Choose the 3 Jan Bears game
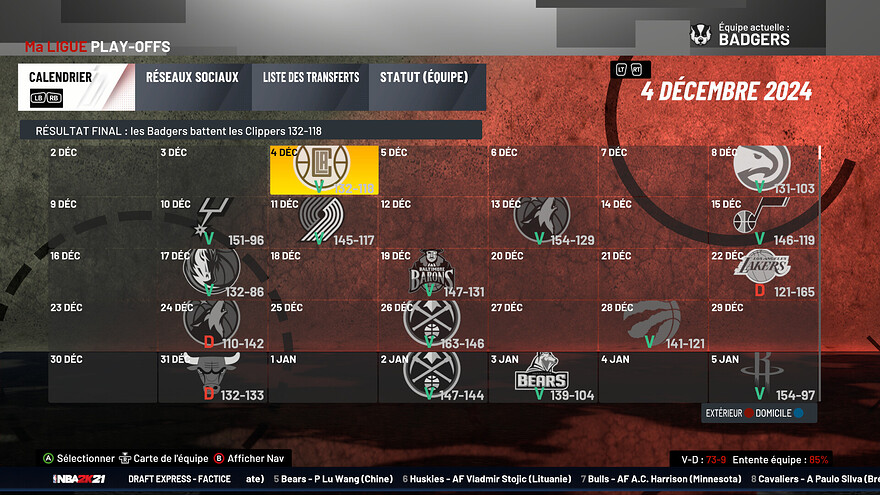This screenshot has width=880, height=495. pos(542,376)
